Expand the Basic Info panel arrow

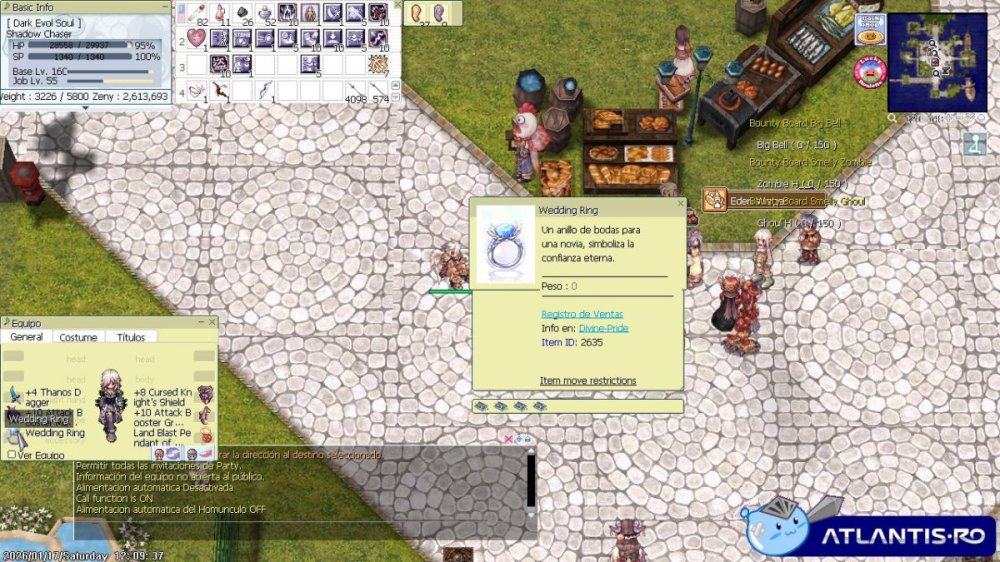point(85,107)
